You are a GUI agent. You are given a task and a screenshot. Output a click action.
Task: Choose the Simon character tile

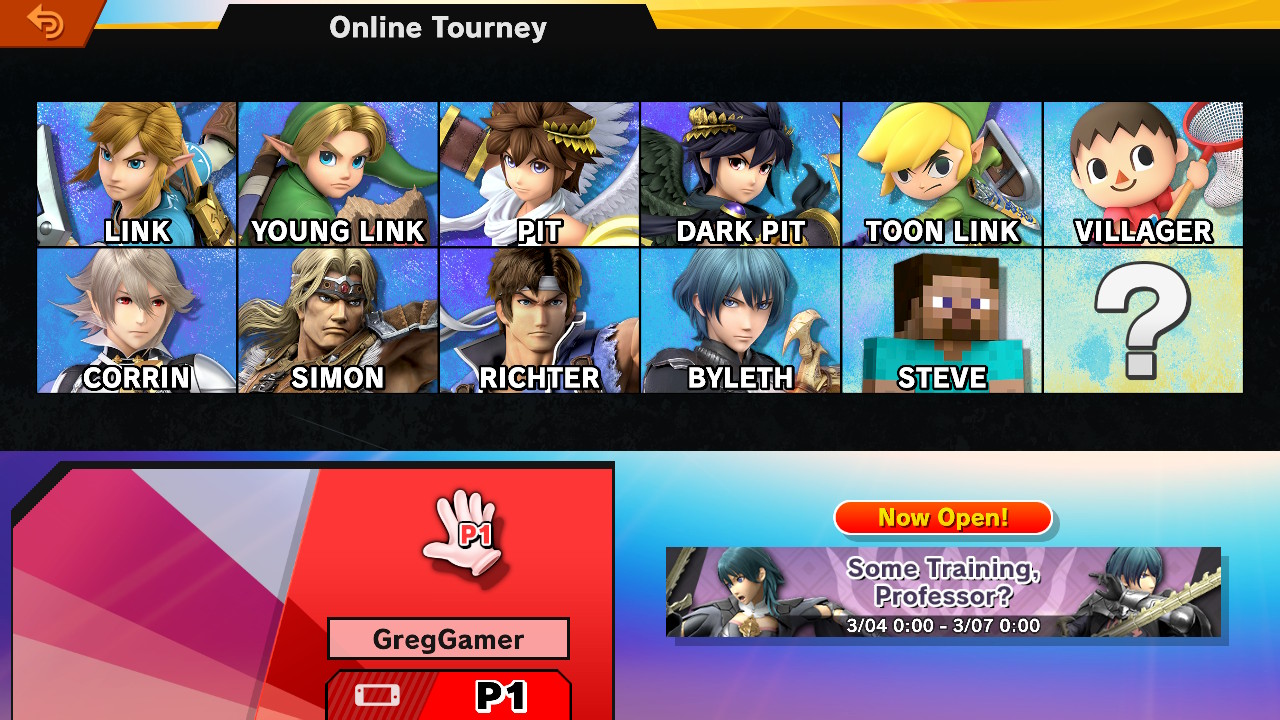338,320
